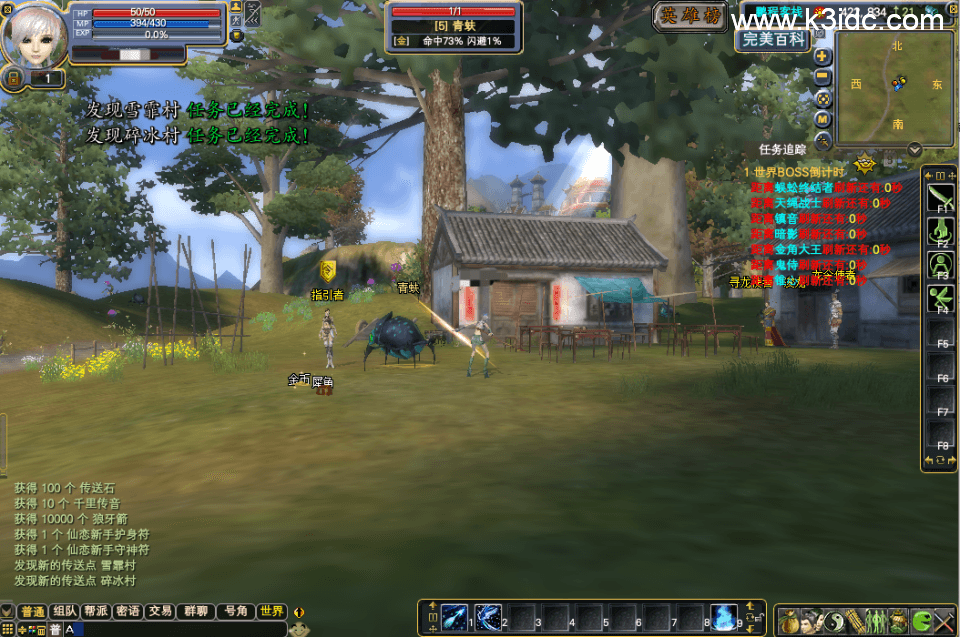The width and height of the screenshot is (960, 637).
Task: Switch to the 普通 chat channel
Action: 33,611
